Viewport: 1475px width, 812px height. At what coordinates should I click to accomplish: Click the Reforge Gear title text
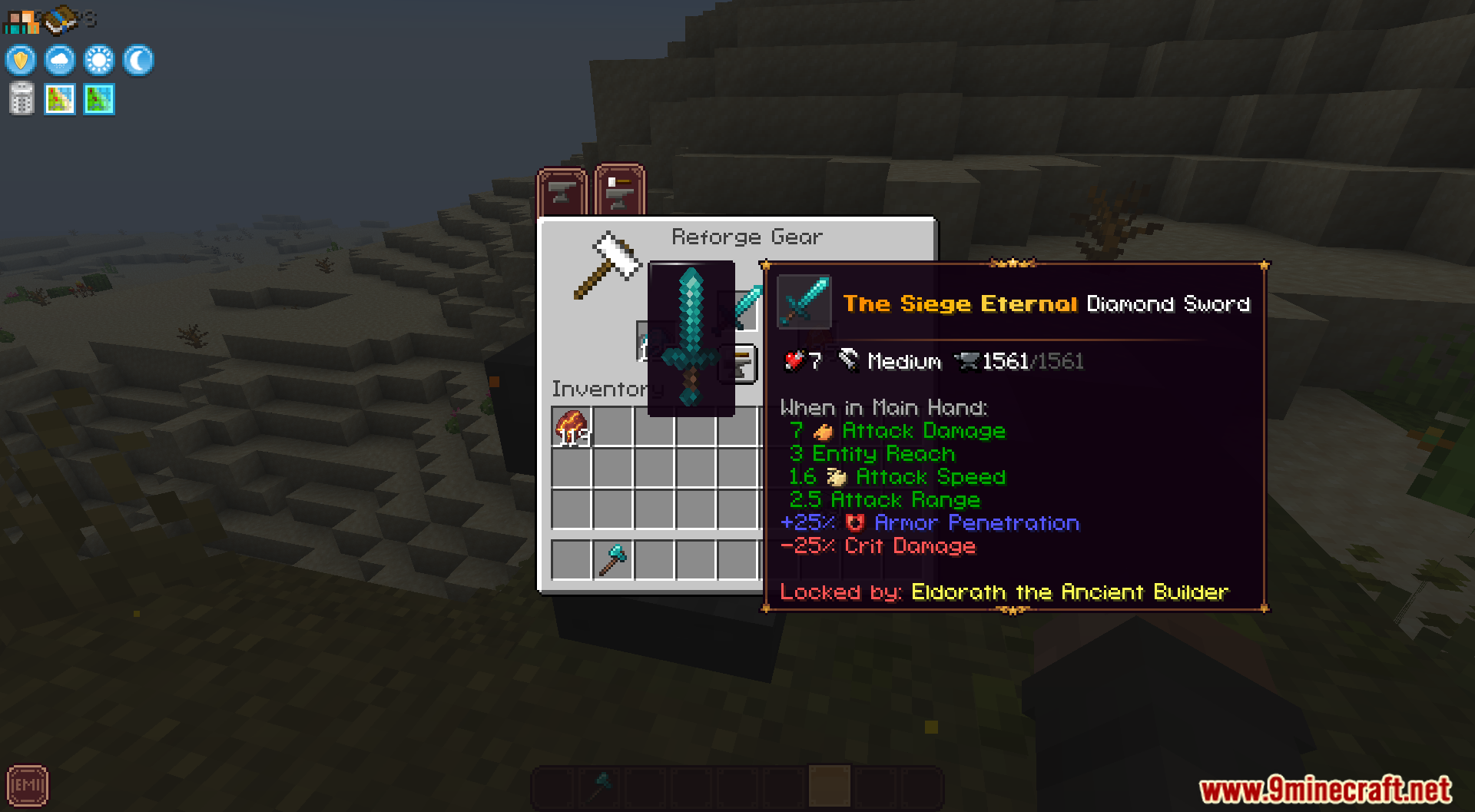tap(747, 237)
